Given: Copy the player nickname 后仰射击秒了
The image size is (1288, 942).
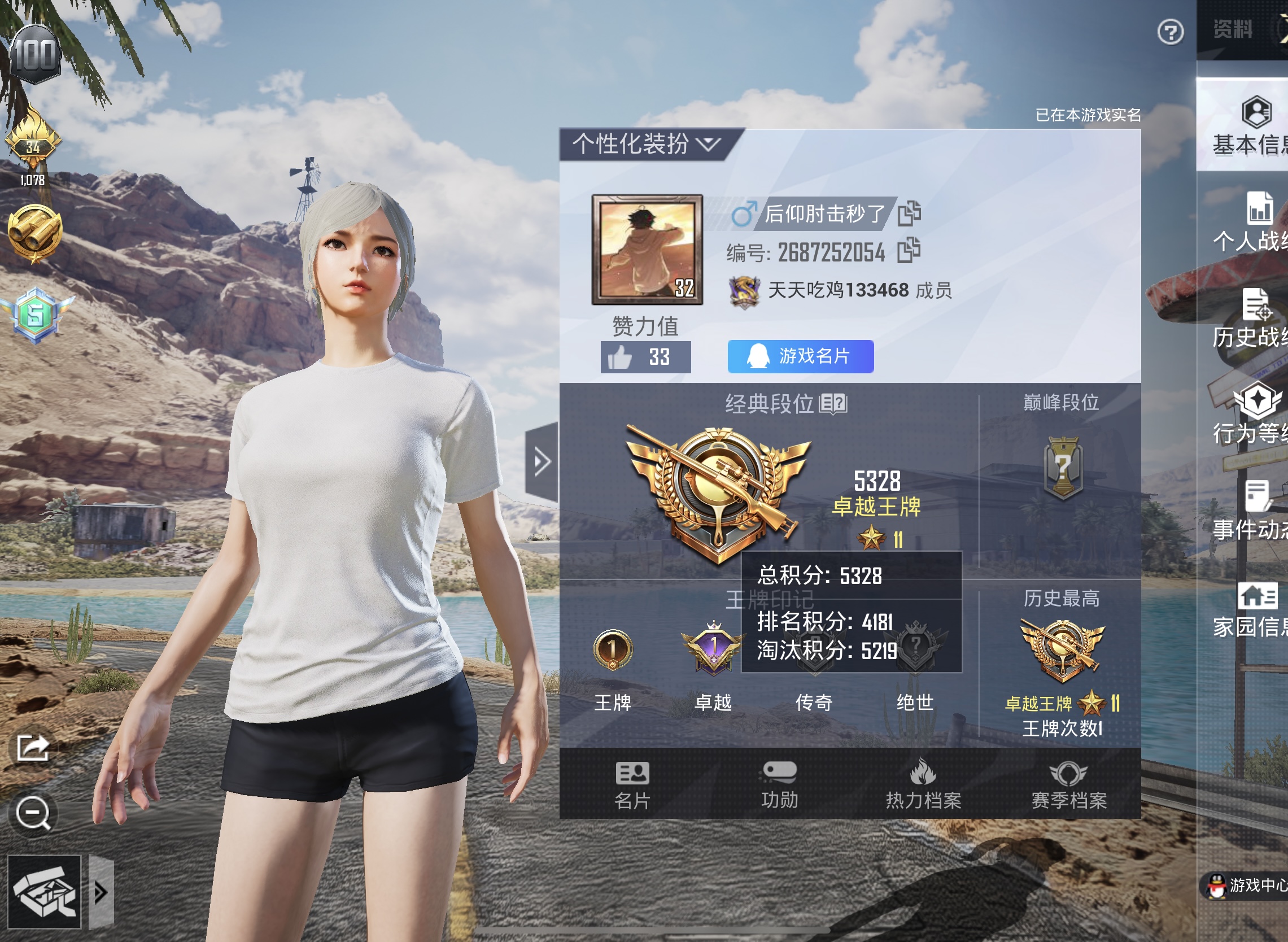Looking at the screenshot, I should pyautogui.click(x=909, y=213).
